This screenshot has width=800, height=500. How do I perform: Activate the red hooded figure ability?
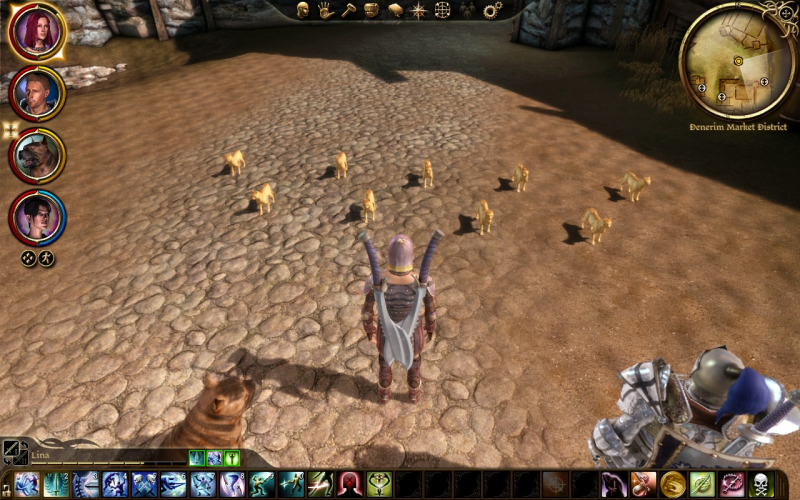coord(350,485)
